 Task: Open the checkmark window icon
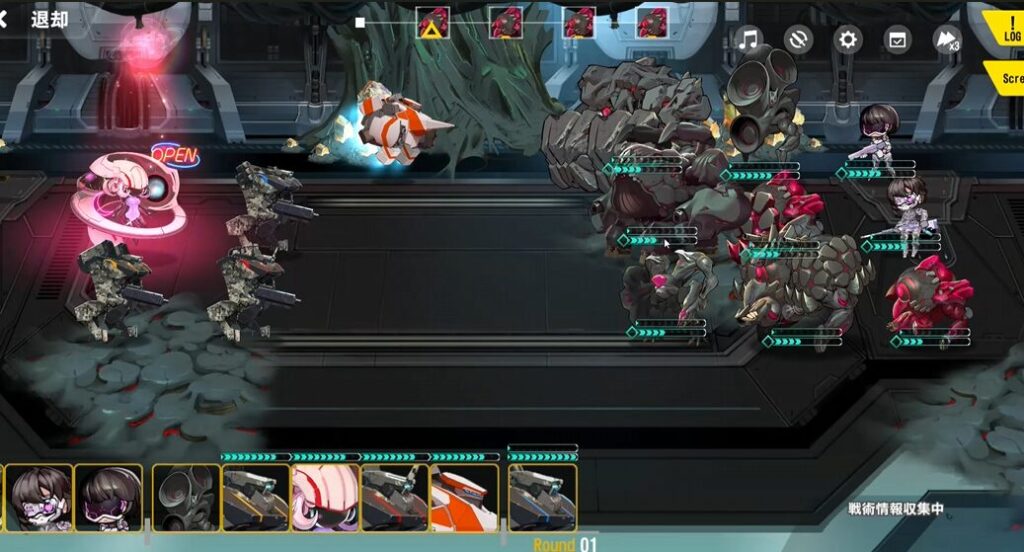click(898, 40)
